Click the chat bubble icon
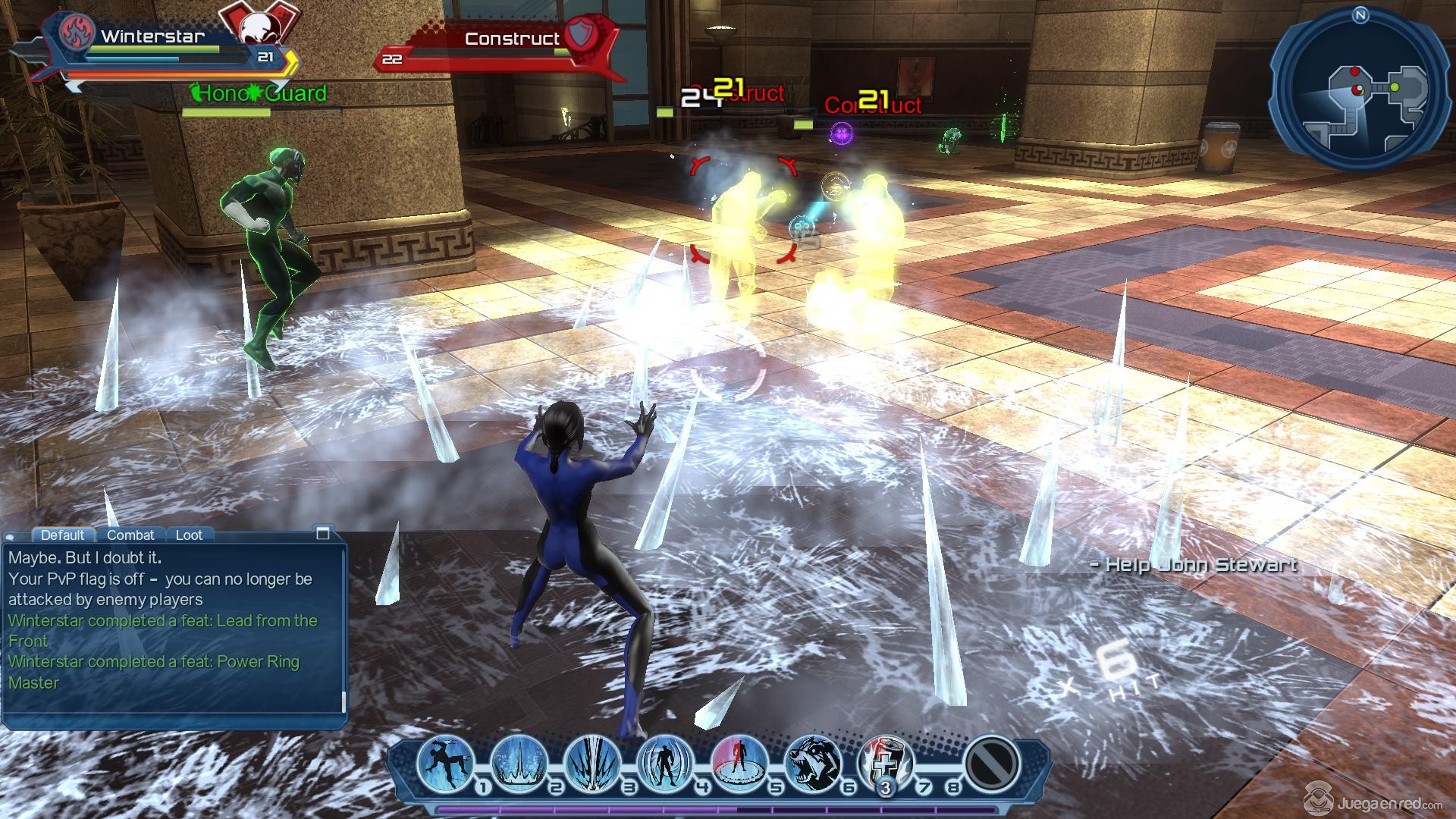The image size is (1456, 819). tap(9, 536)
